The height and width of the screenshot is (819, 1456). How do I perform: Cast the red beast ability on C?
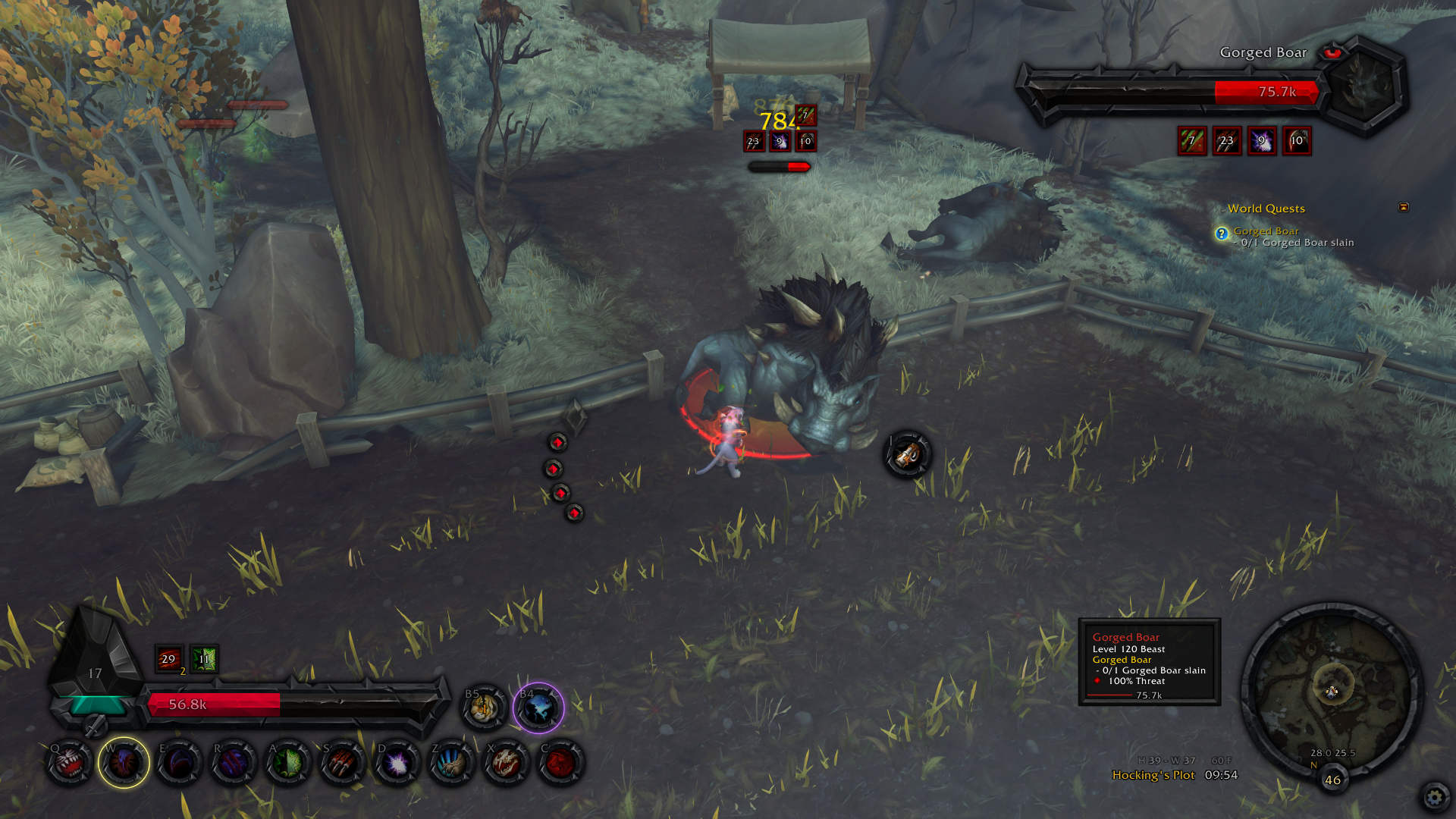[560, 763]
